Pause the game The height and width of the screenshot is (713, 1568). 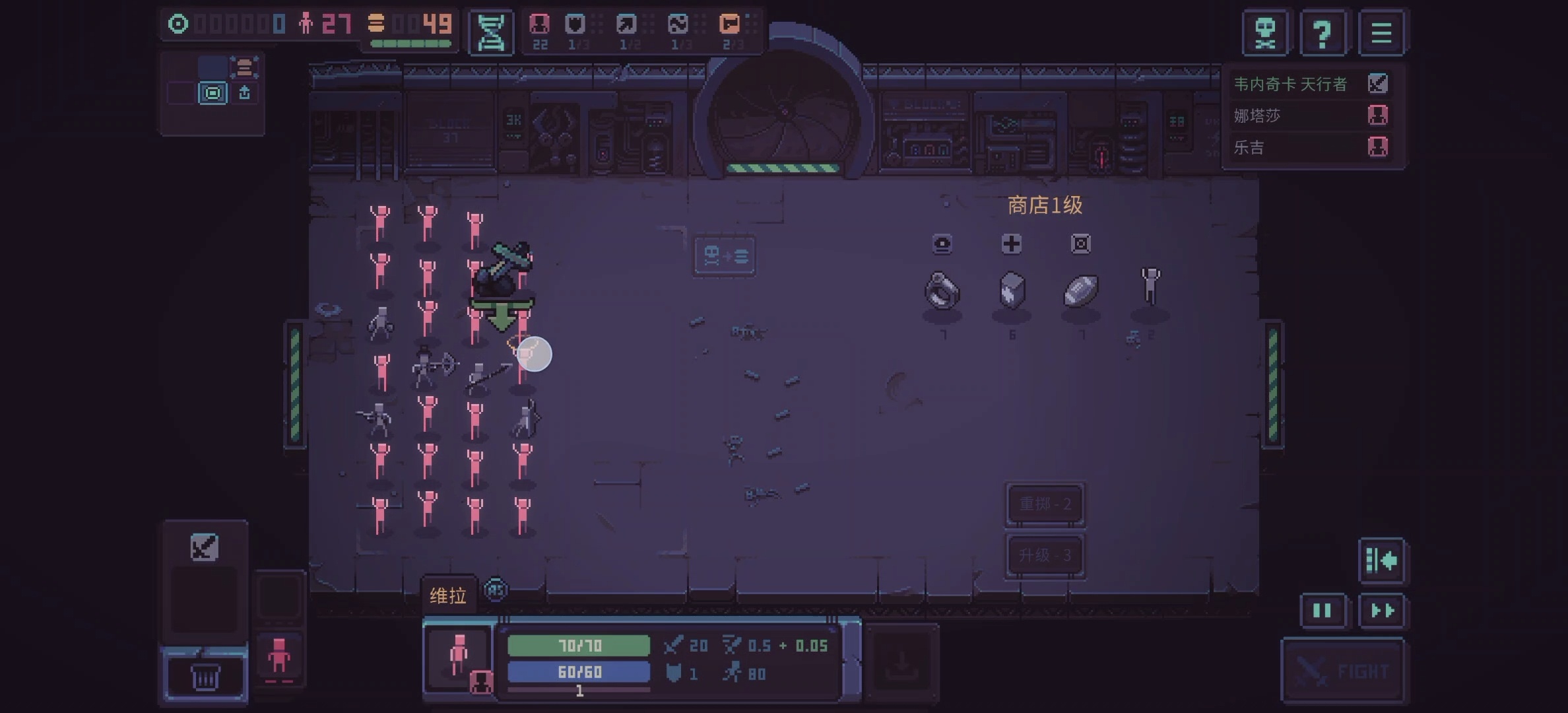1322,611
